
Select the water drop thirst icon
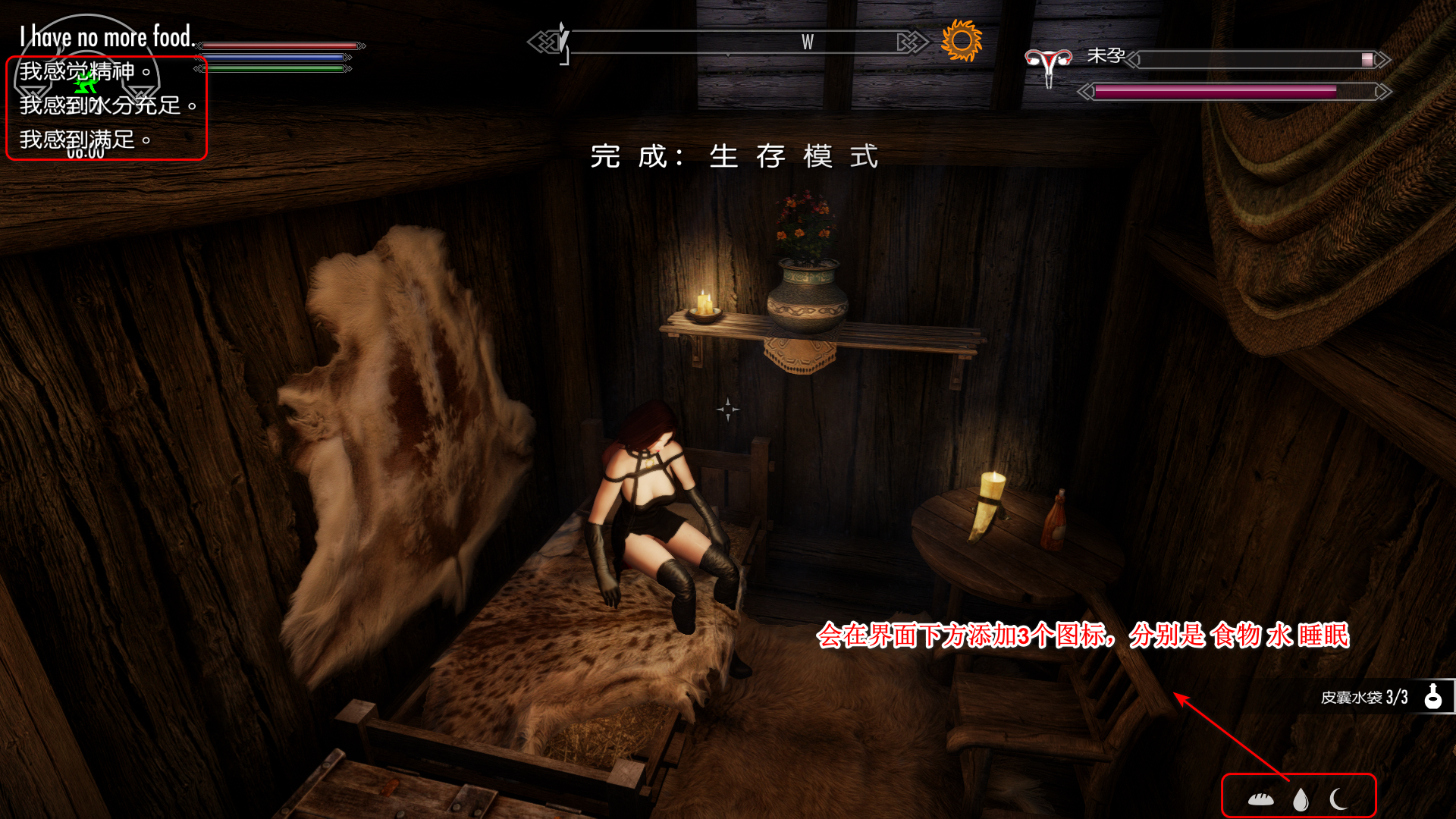tap(1301, 799)
